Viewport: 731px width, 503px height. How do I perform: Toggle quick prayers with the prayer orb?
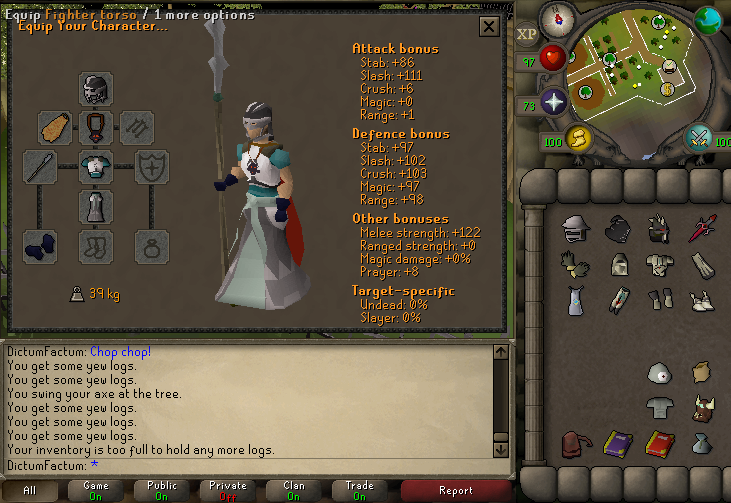(553, 101)
